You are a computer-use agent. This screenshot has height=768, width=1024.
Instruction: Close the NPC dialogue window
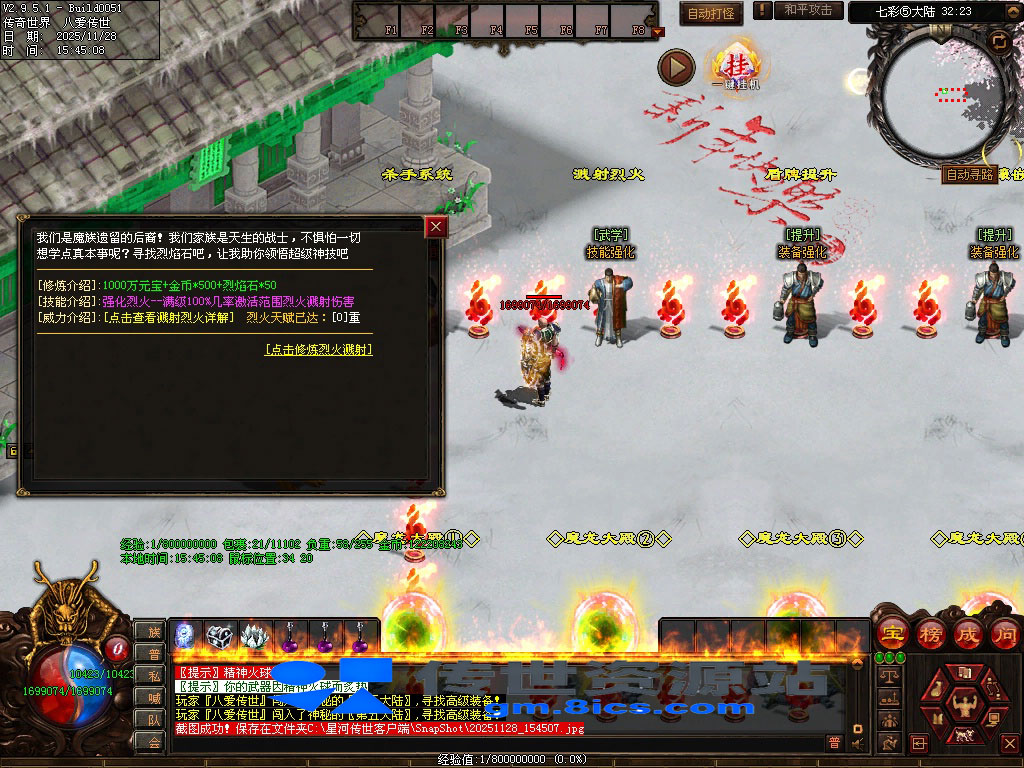(x=436, y=227)
